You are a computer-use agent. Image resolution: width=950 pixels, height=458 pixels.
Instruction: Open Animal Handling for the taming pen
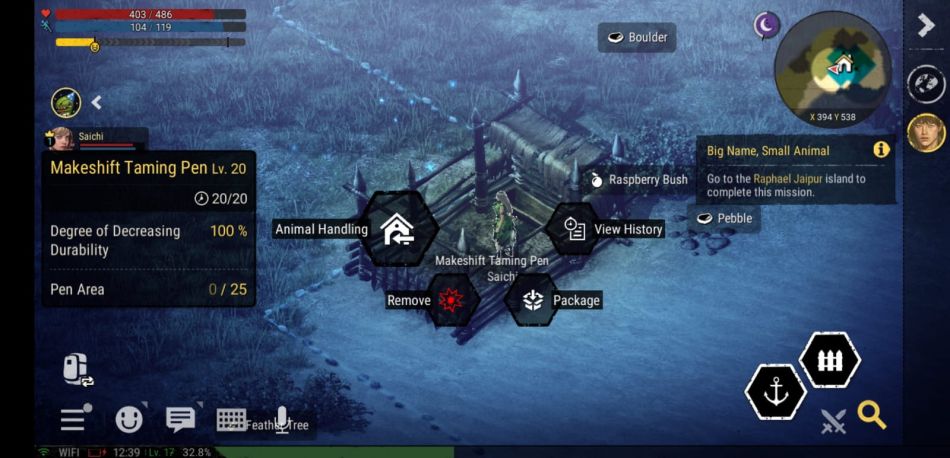tap(398, 229)
